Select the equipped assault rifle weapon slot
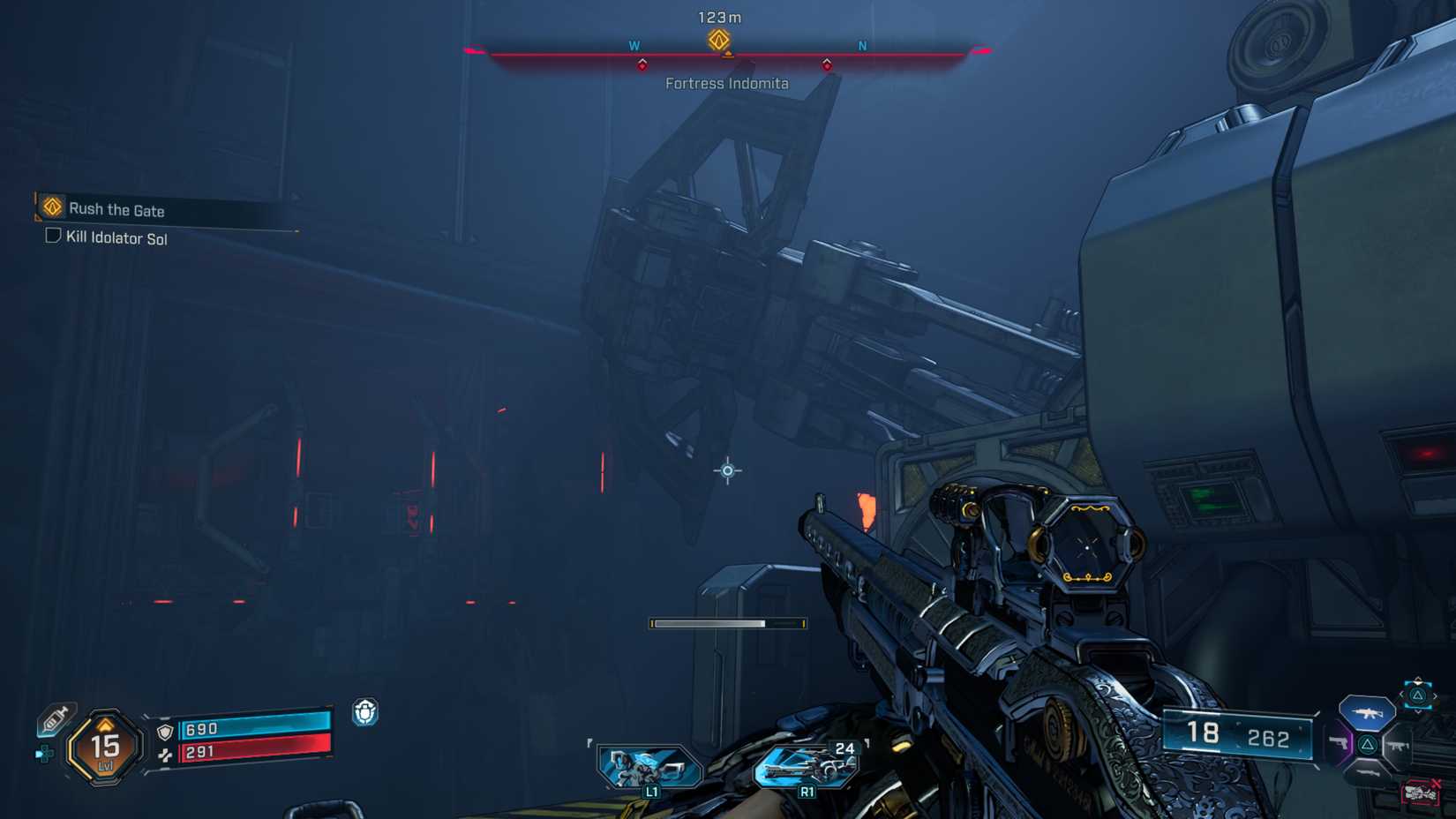 pos(1366,711)
